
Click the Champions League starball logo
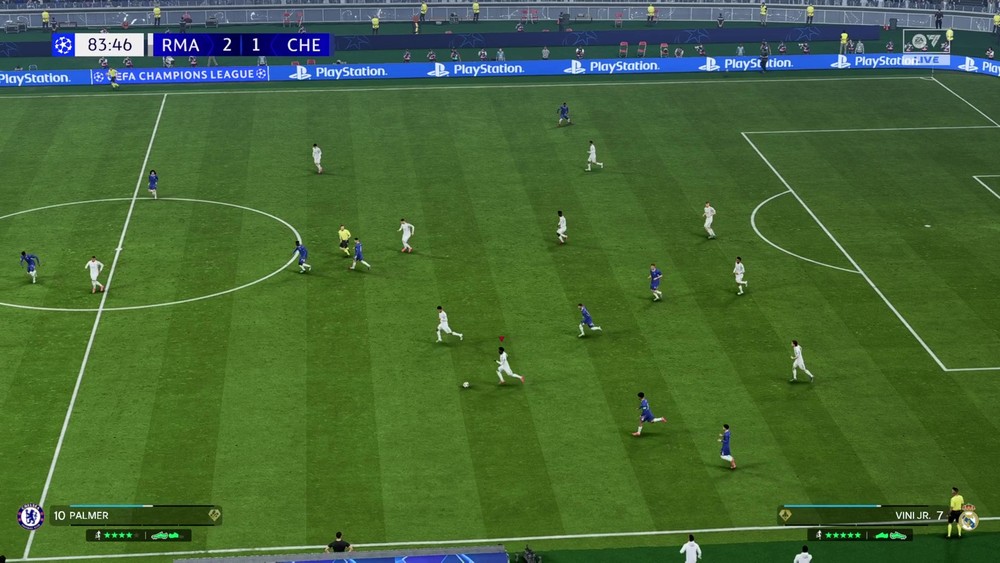pyautogui.click(x=63, y=45)
